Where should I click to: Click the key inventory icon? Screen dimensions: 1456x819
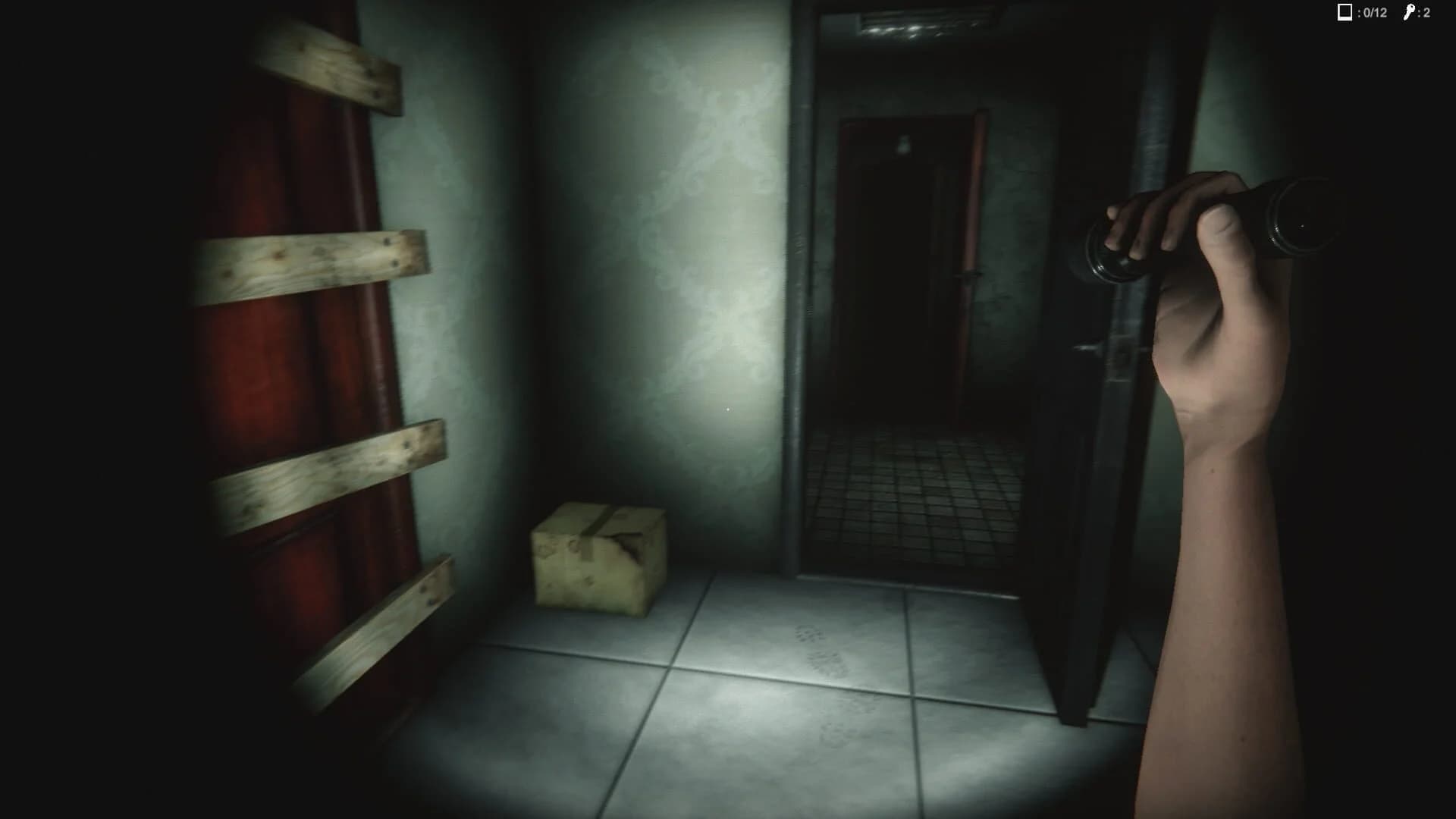1409,11
